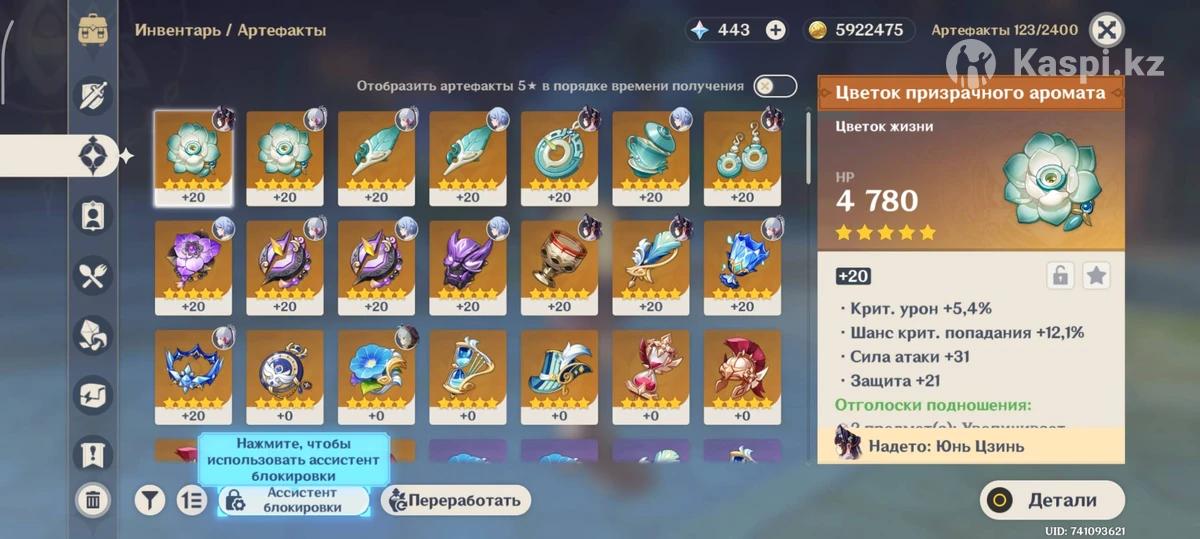This screenshot has height=539, width=1200.
Task: Mark the selected artifact with the star icon
Action: [x=1097, y=276]
